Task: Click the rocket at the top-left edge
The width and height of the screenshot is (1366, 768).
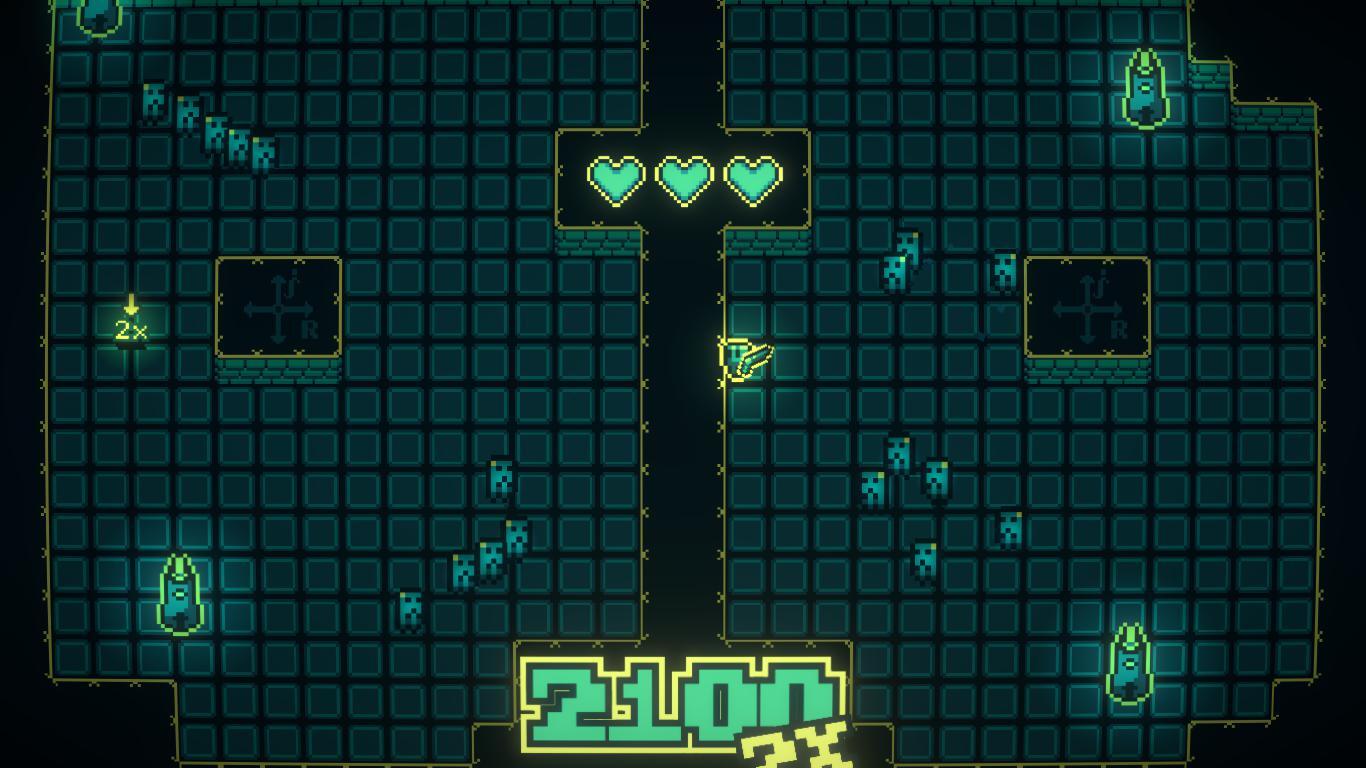Action: (98, 18)
